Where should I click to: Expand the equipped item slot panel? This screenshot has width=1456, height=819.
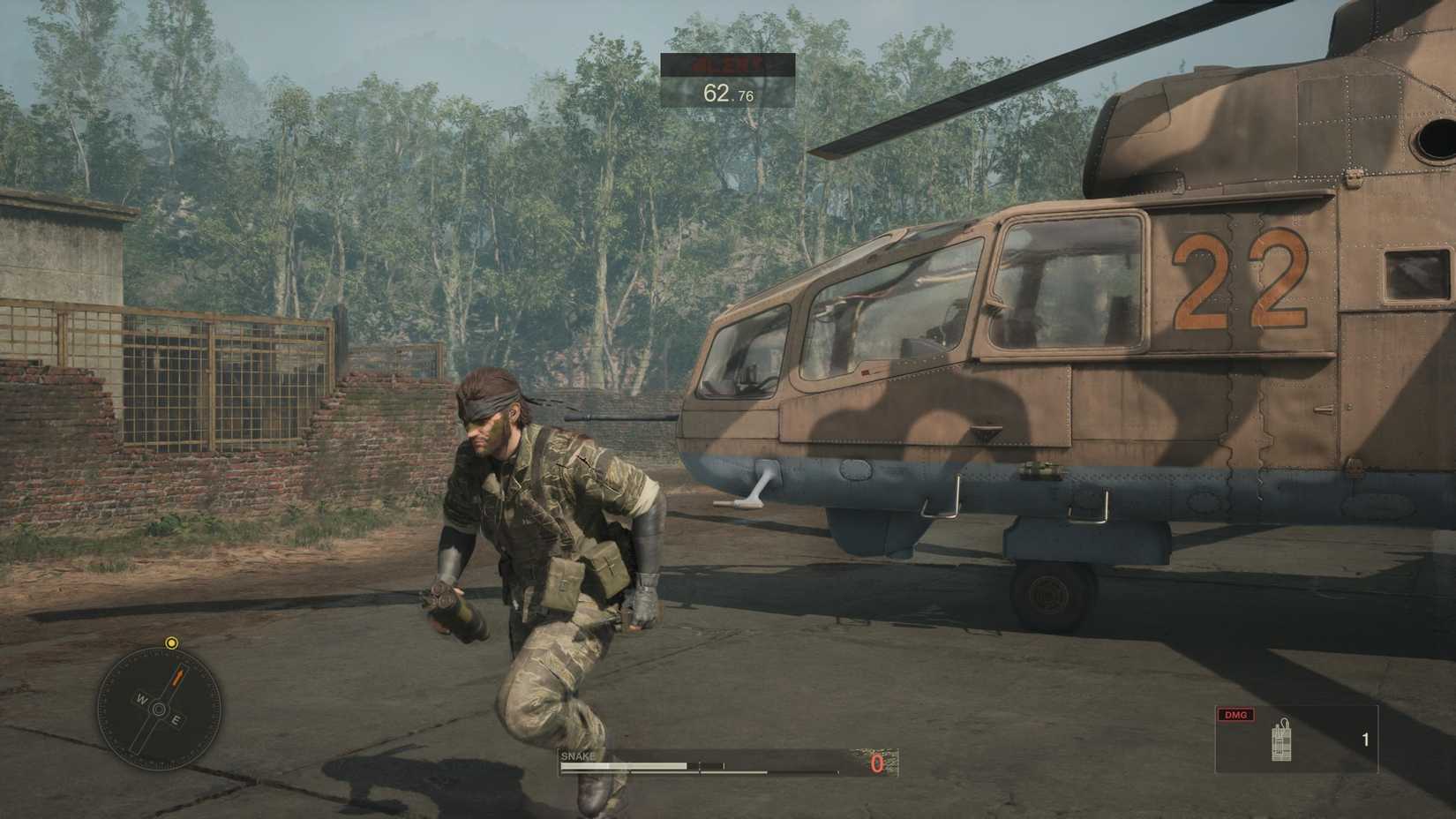(x=1297, y=737)
